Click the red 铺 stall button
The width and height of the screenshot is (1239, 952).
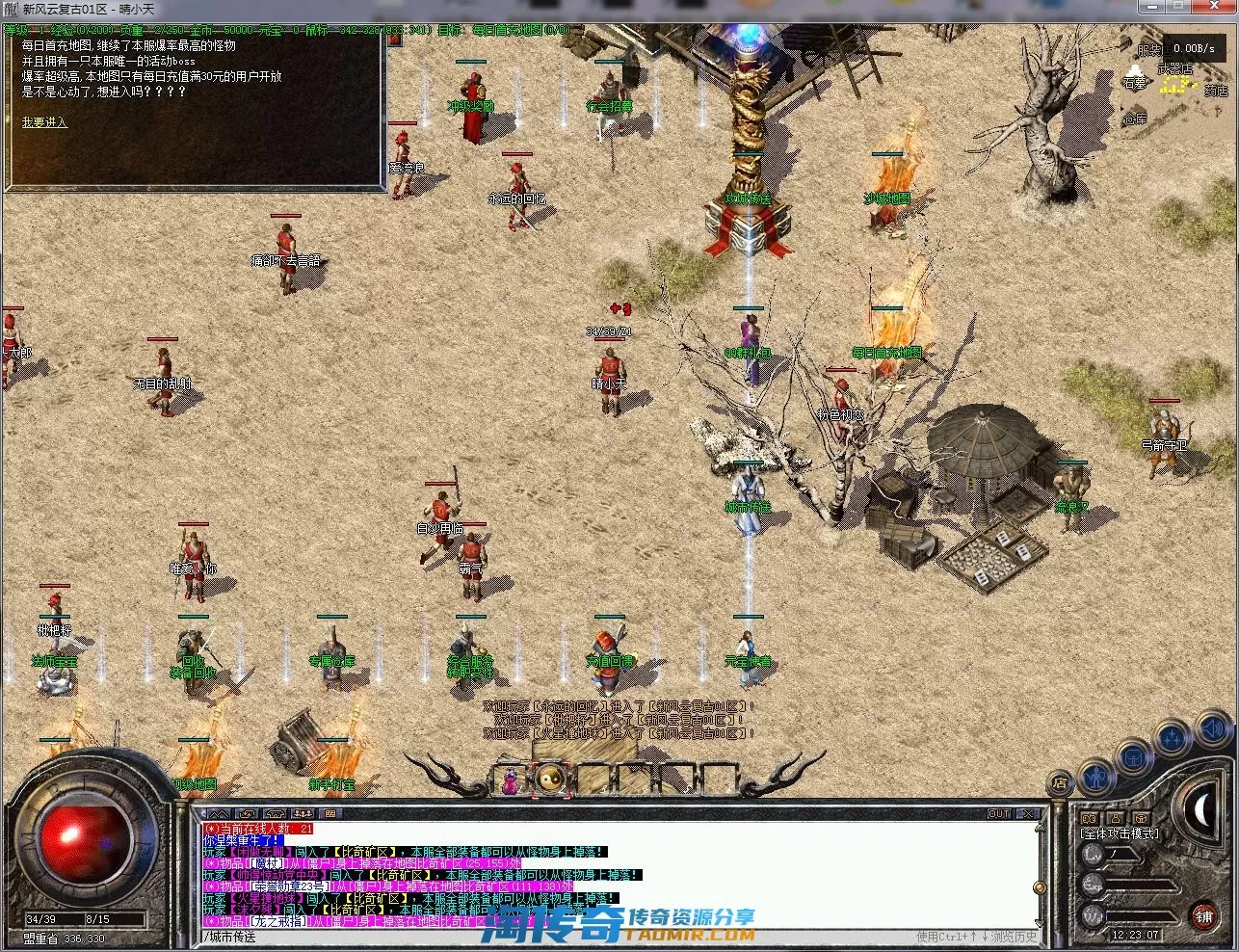click(x=1203, y=915)
